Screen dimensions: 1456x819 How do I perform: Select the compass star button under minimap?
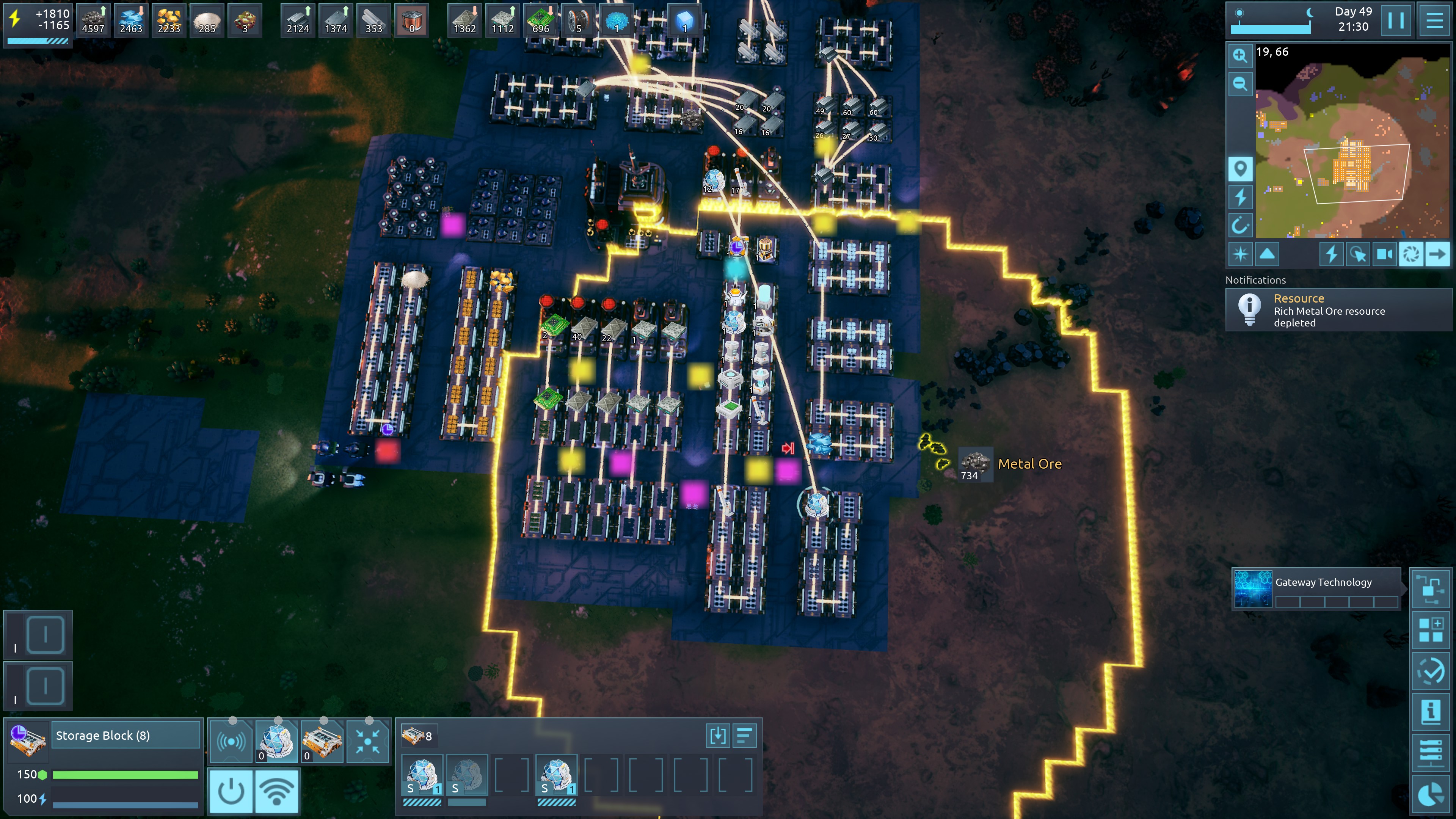tap(1240, 254)
